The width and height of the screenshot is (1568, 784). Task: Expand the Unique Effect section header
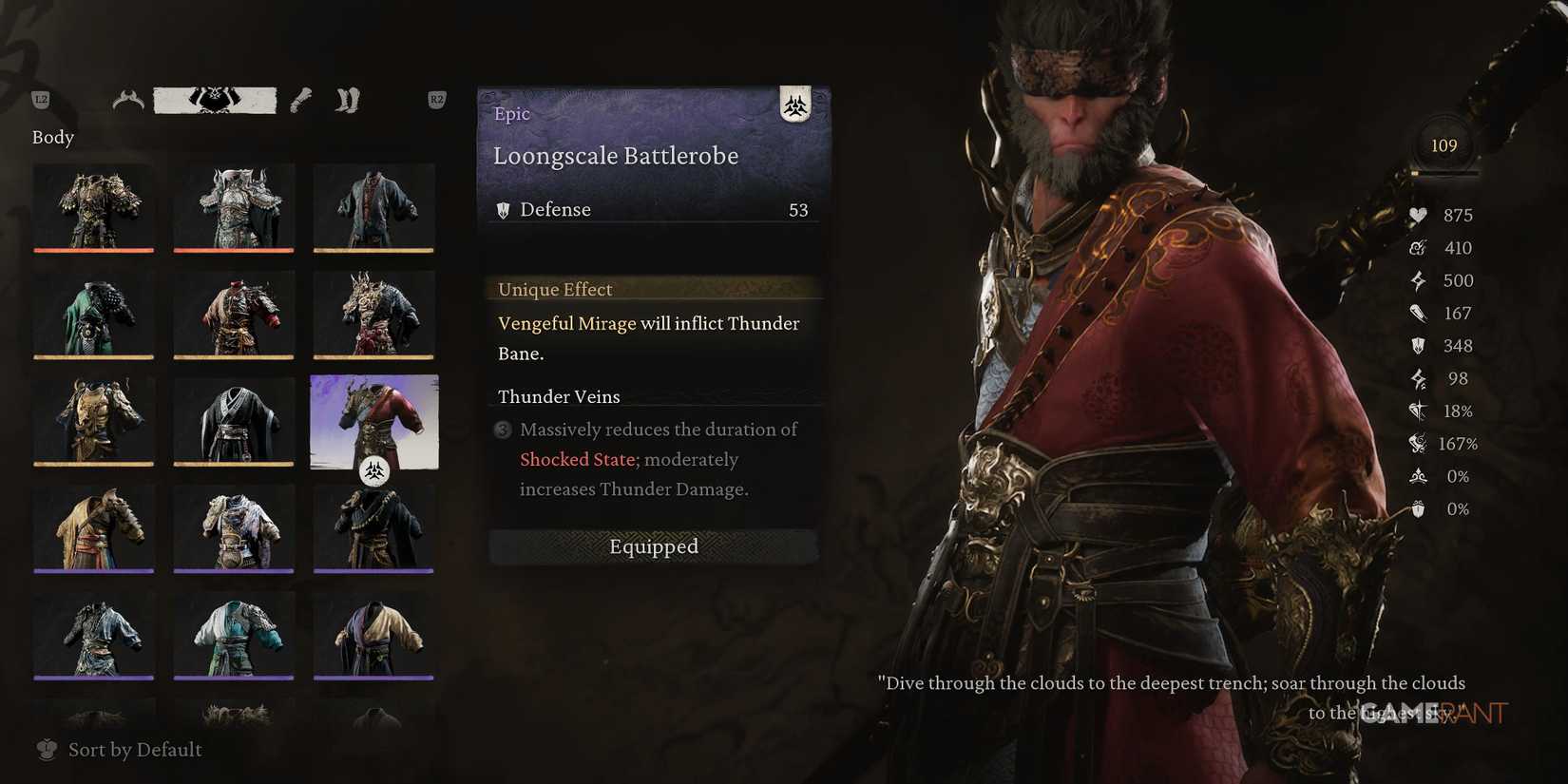pos(555,289)
